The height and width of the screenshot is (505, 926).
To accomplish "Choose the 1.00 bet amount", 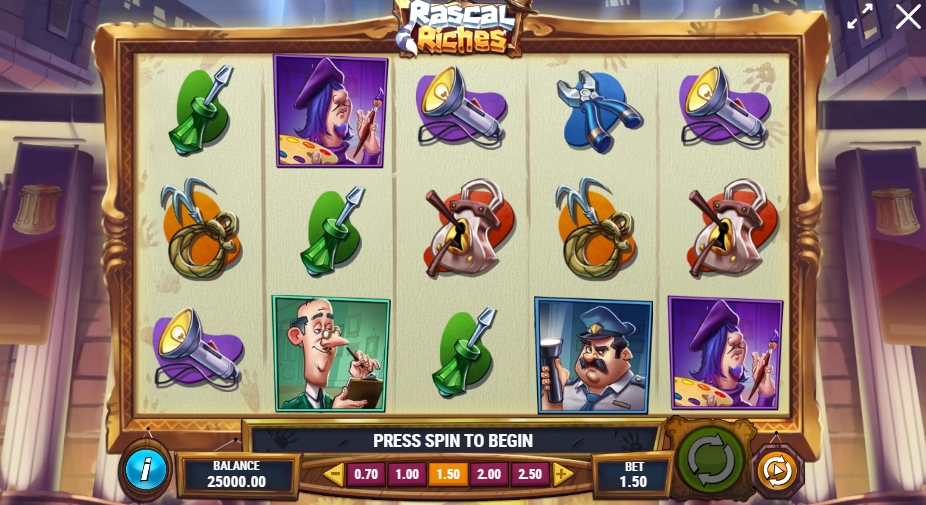I will point(407,474).
